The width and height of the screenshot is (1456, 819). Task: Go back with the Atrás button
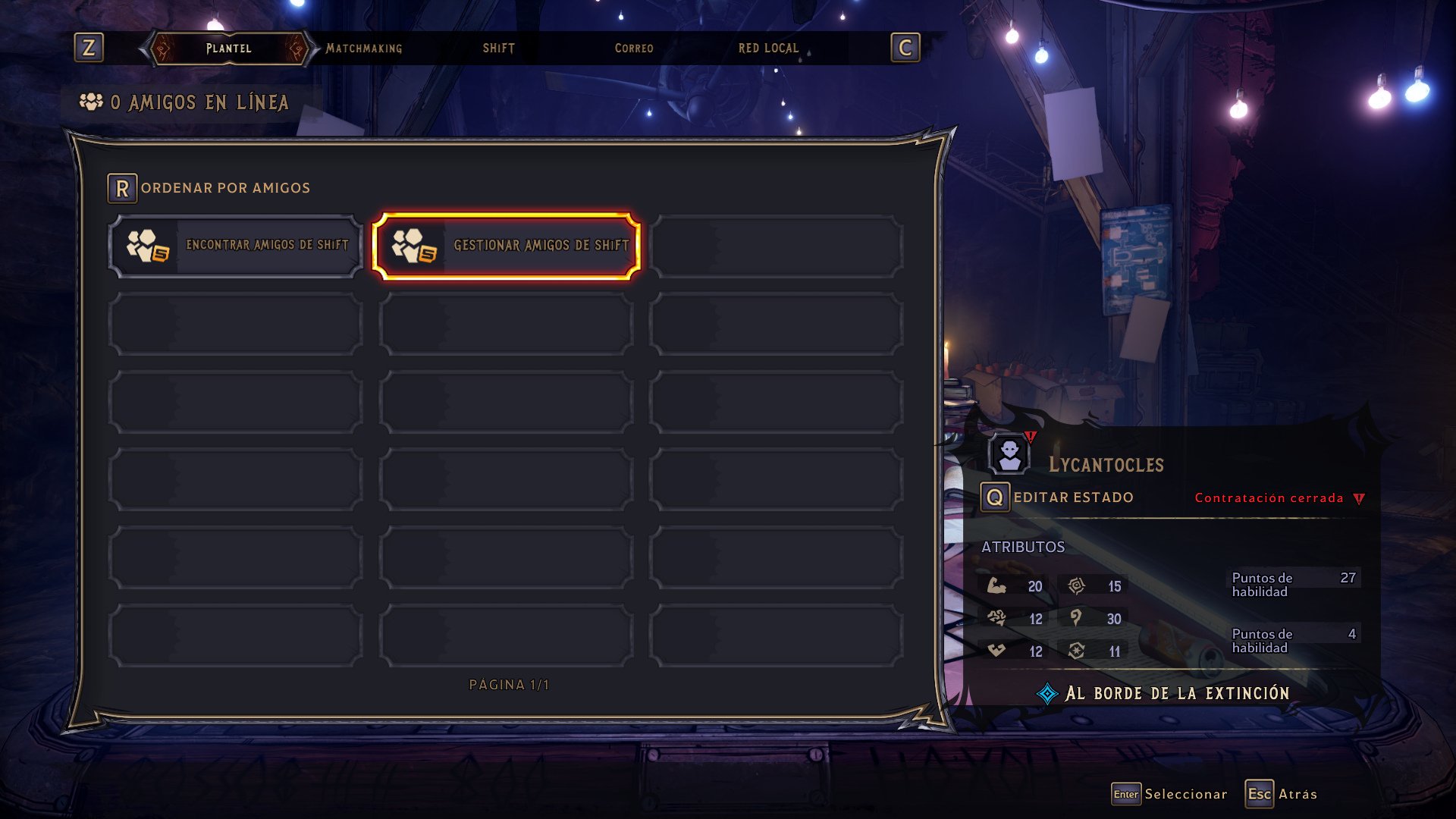1281,794
